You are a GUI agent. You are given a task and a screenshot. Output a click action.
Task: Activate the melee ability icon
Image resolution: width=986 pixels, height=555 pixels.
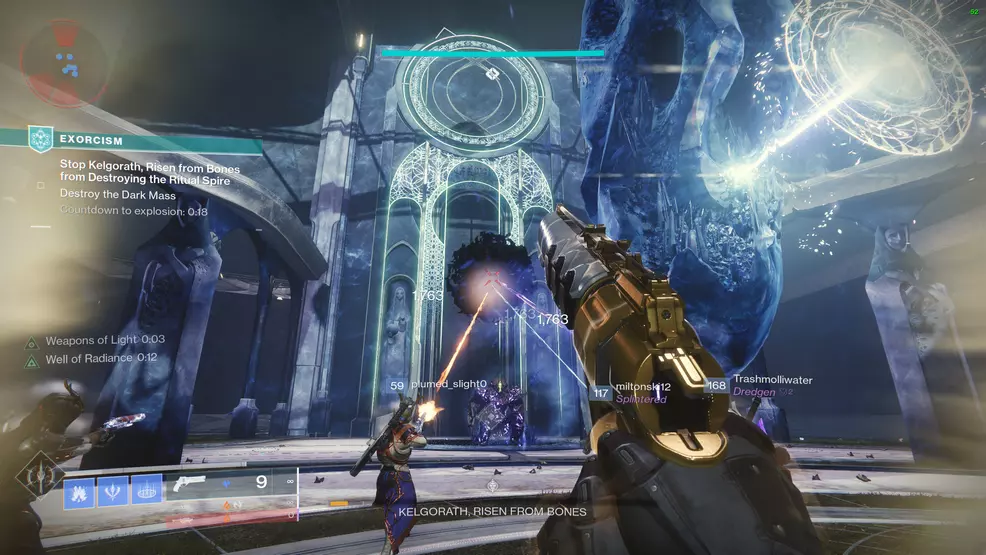(113, 490)
